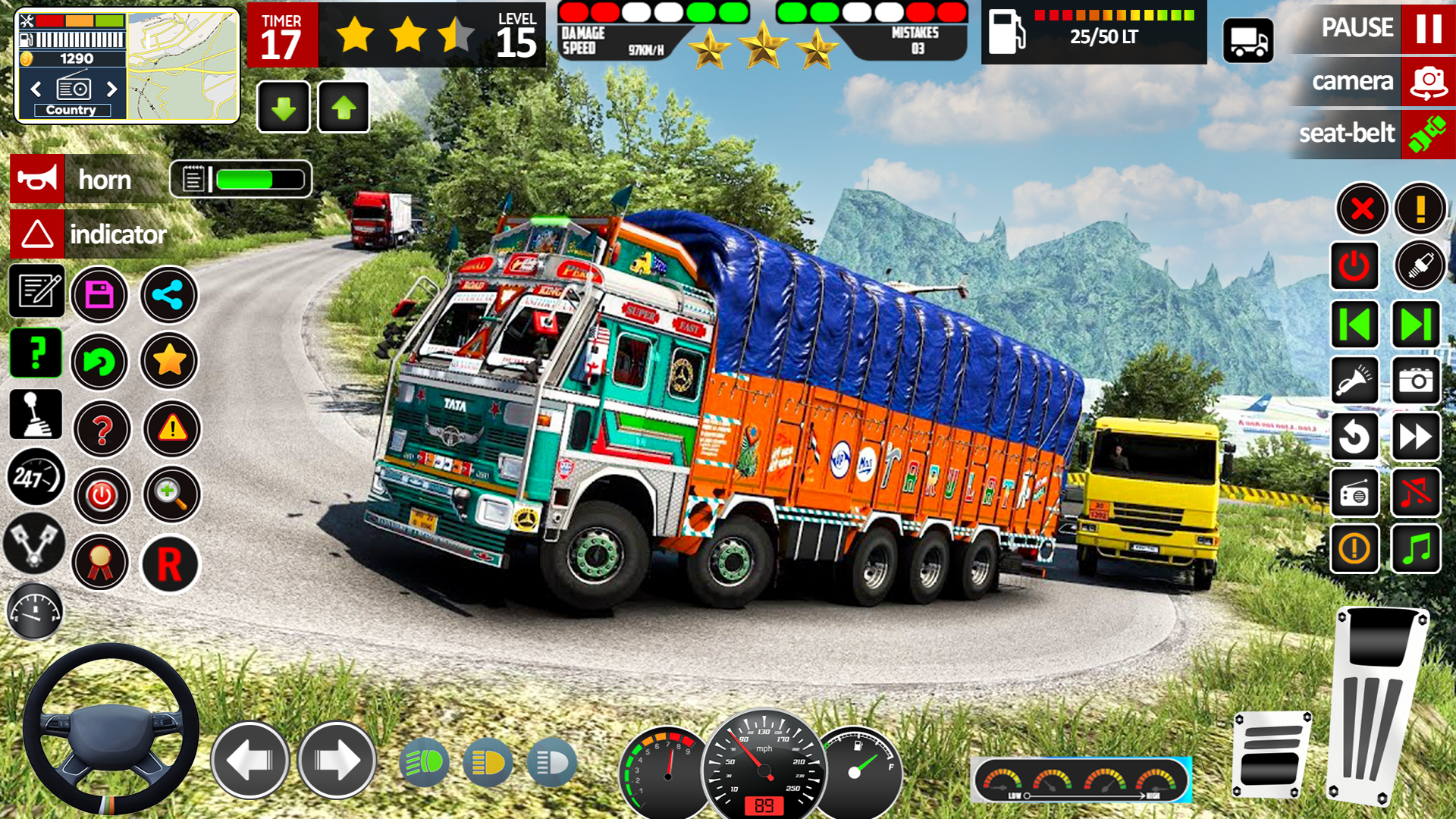
Task: Open the minimap in the corner
Action: (x=182, y=67)
